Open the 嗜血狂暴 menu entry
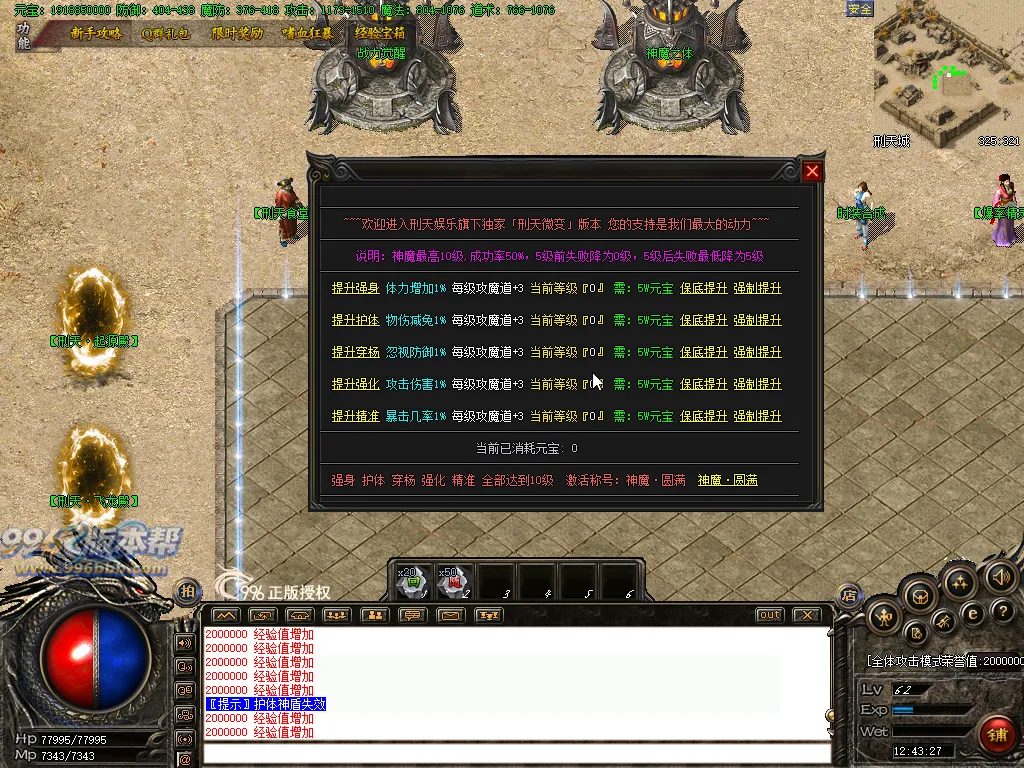The image size is (1024, 768). (307, 33)
